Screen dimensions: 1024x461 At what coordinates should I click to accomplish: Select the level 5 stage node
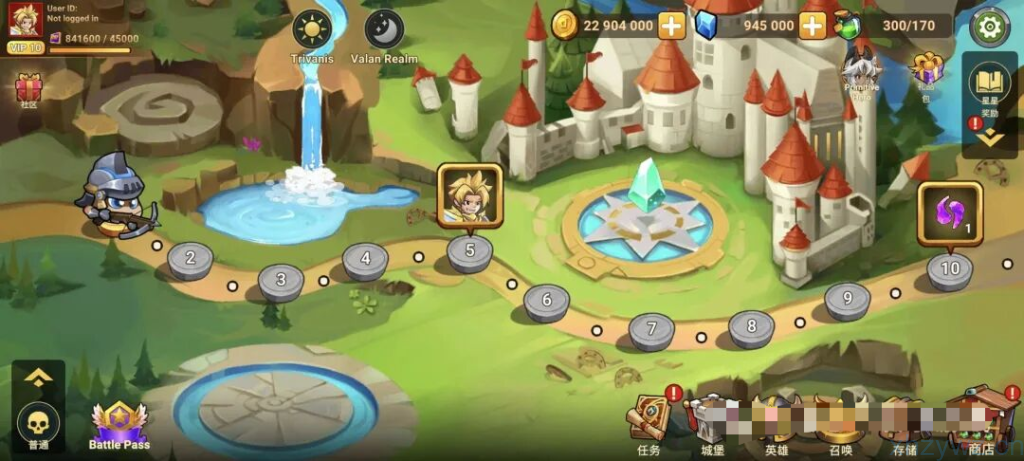(x=470, y=252)
